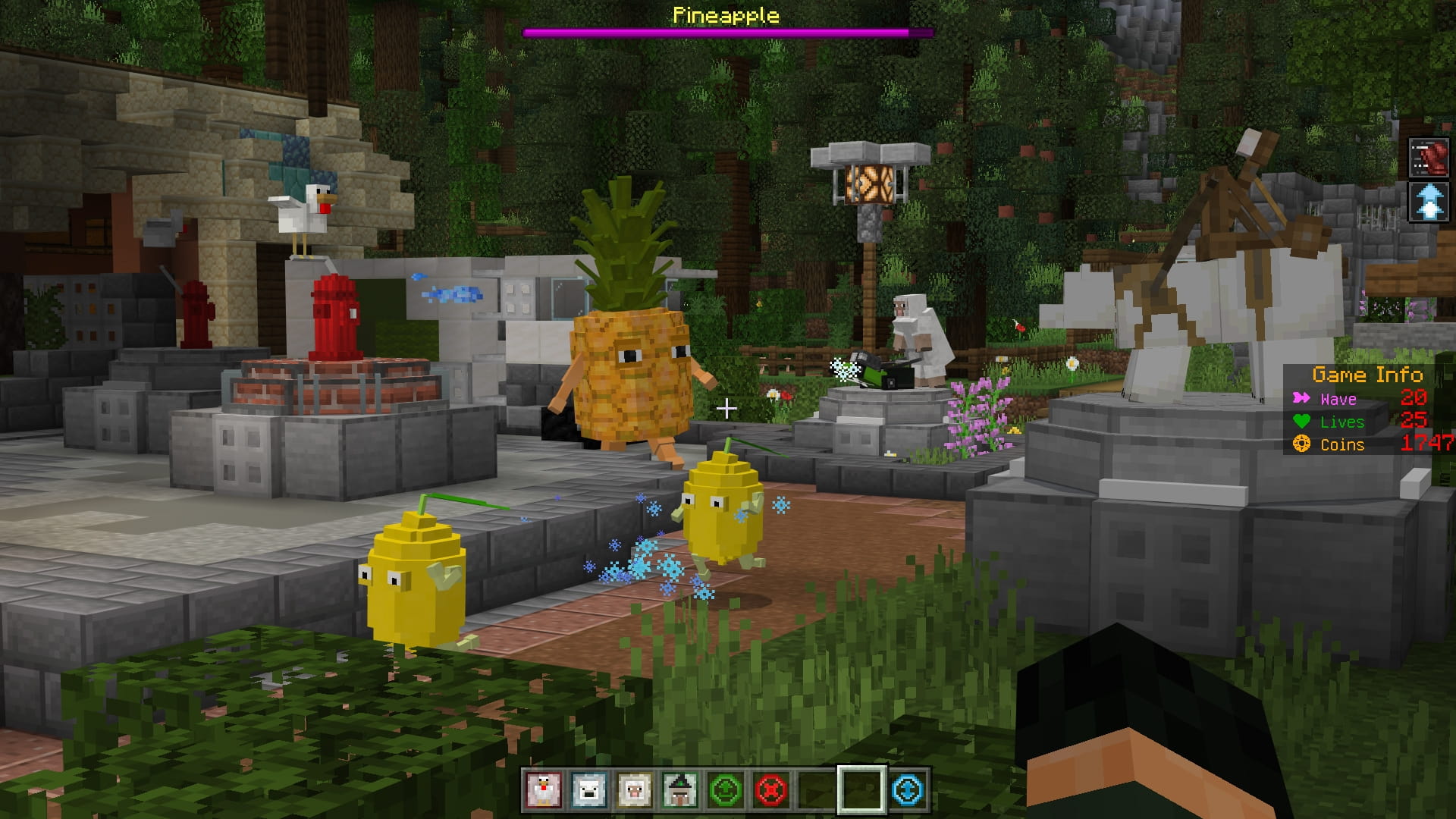Use the blue double-arrow hotbar item
Viewport: 1456px width, 819px height.
point(908,790)
